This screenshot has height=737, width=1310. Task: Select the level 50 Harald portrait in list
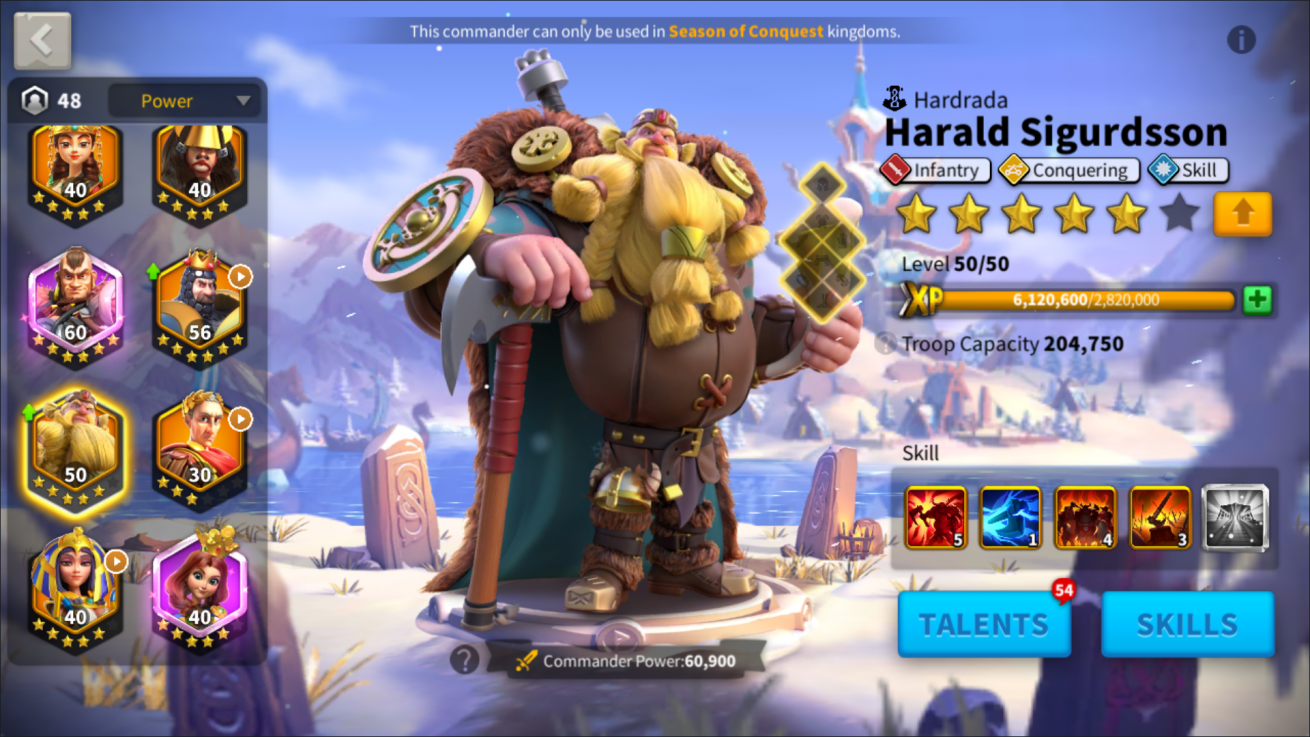click(x=76, y=445)
